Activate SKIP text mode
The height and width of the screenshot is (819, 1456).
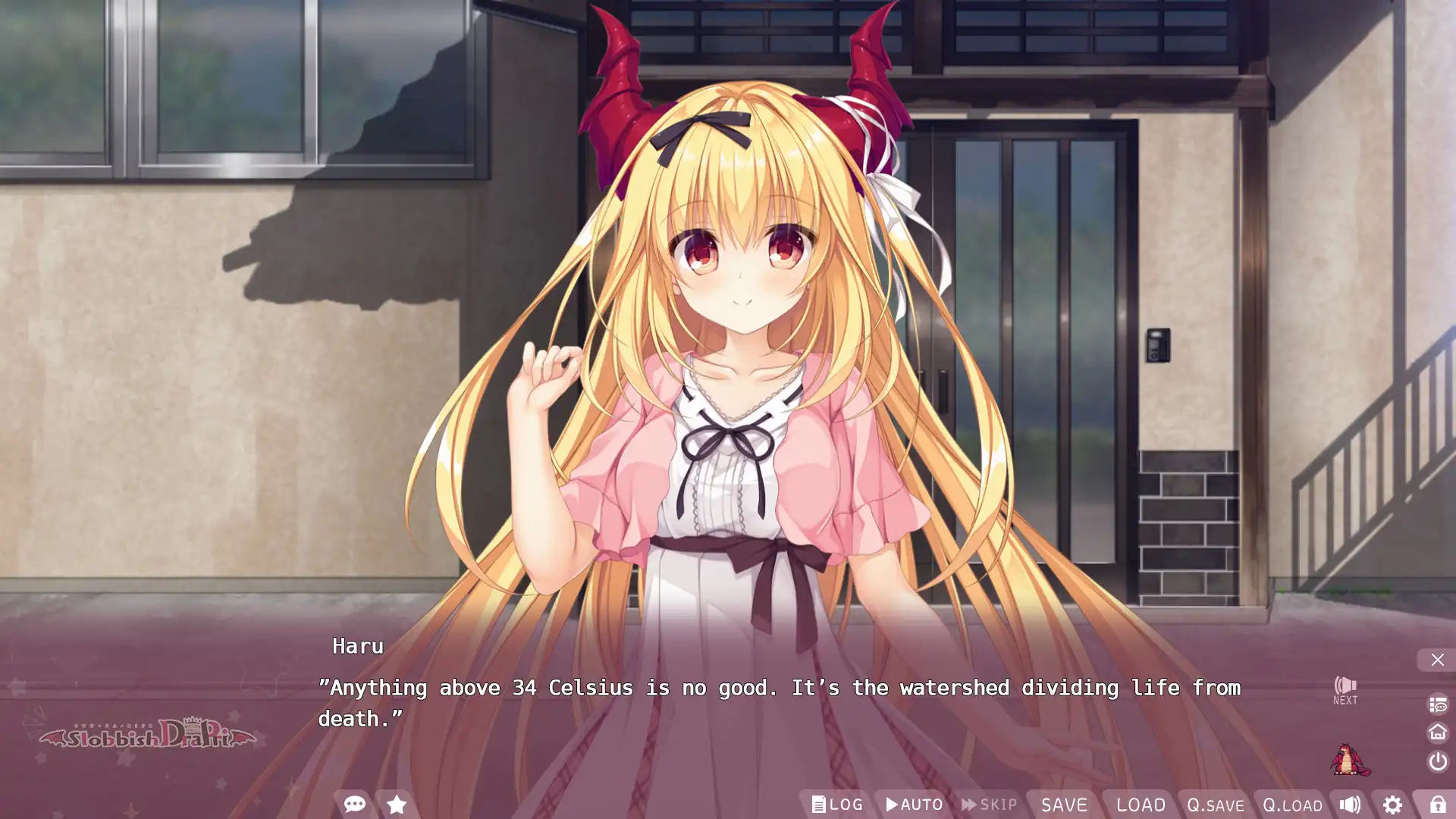click(x=990, y=805)
